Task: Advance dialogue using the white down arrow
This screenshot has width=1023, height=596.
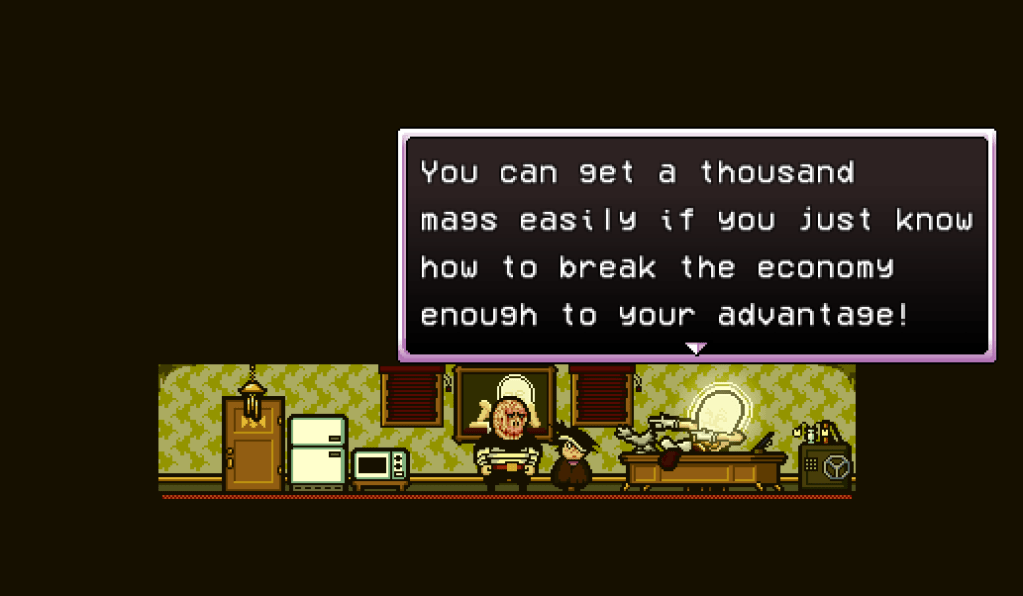Action: [x=695, y=348]
